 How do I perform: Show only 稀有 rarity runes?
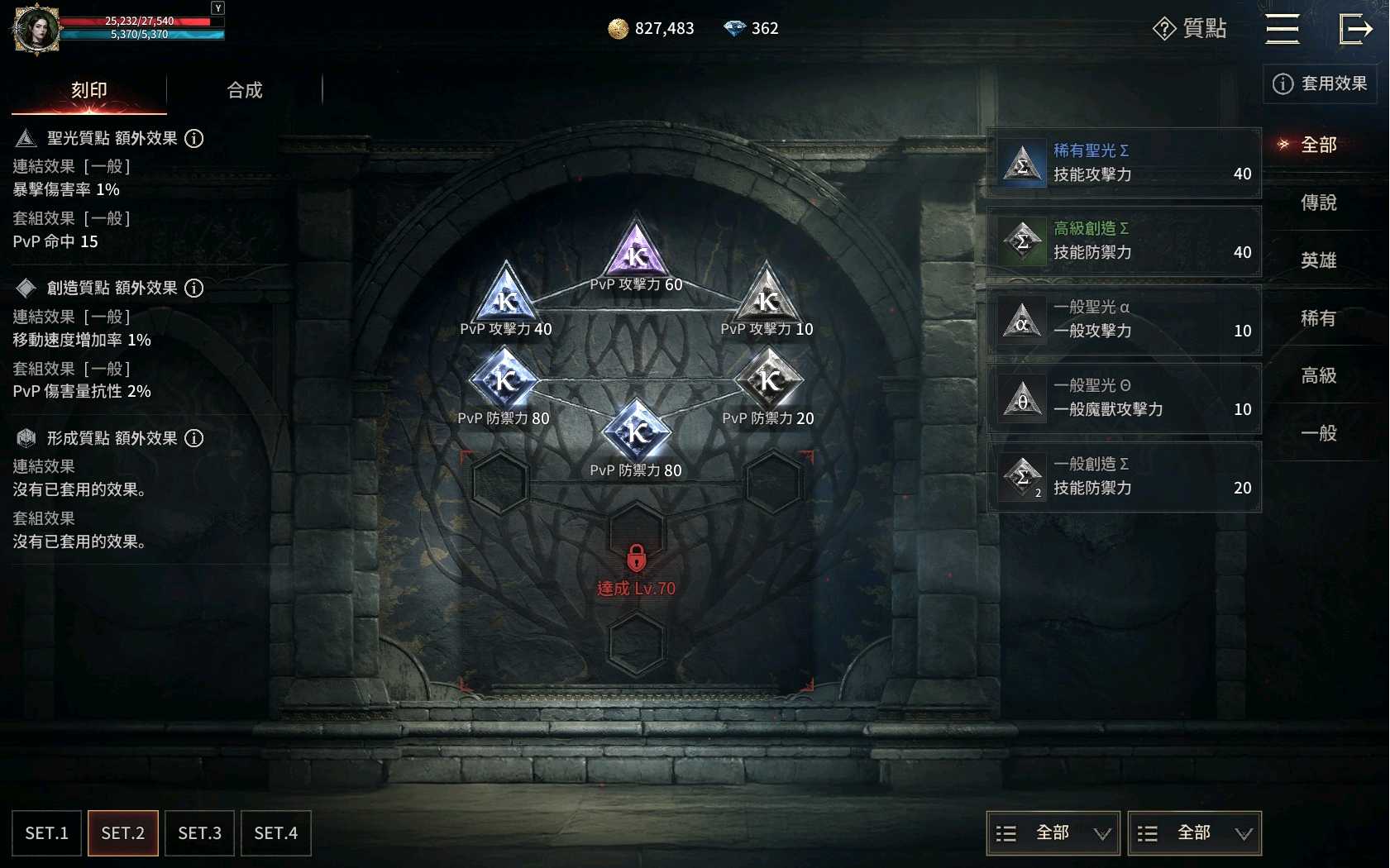click(1318, 318)
